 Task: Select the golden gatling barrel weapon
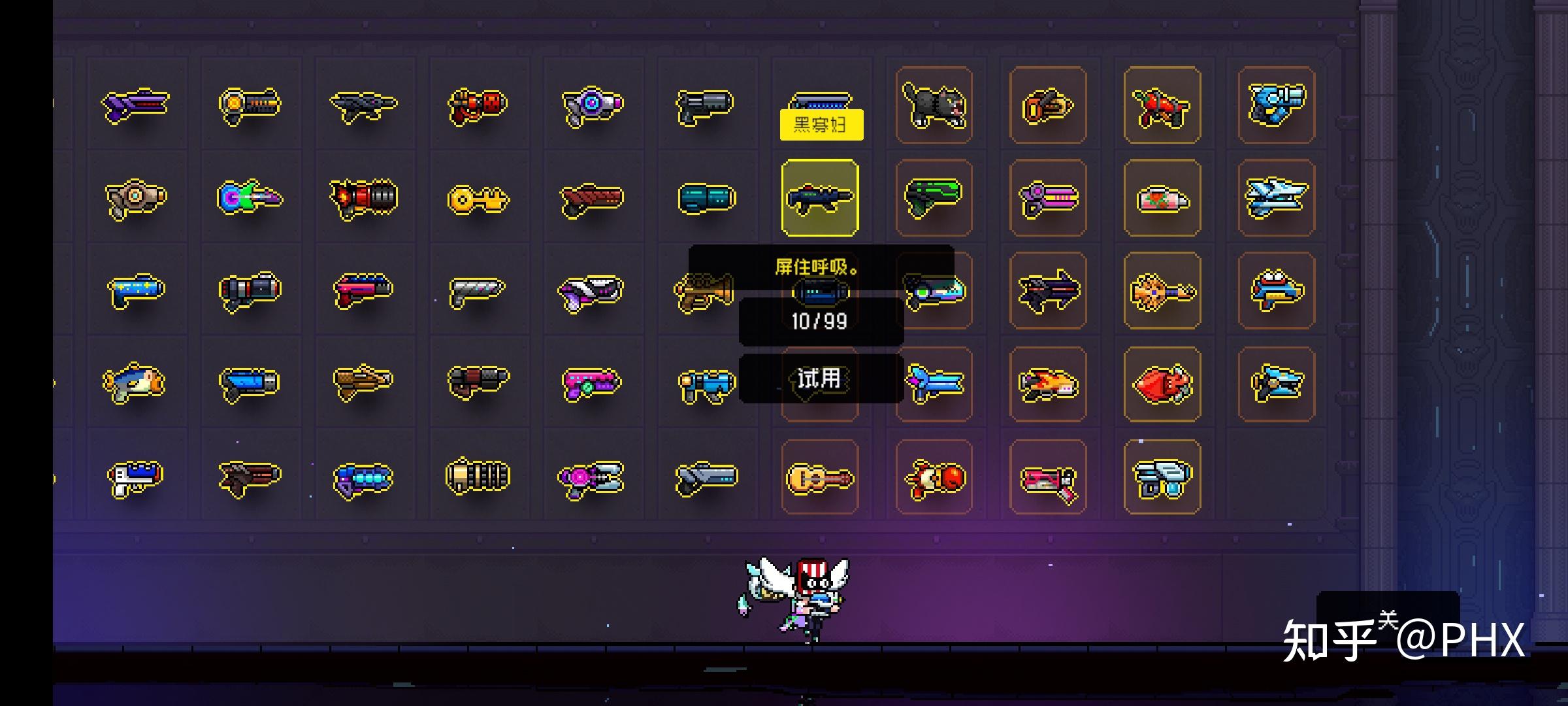[x=478, y=477]
